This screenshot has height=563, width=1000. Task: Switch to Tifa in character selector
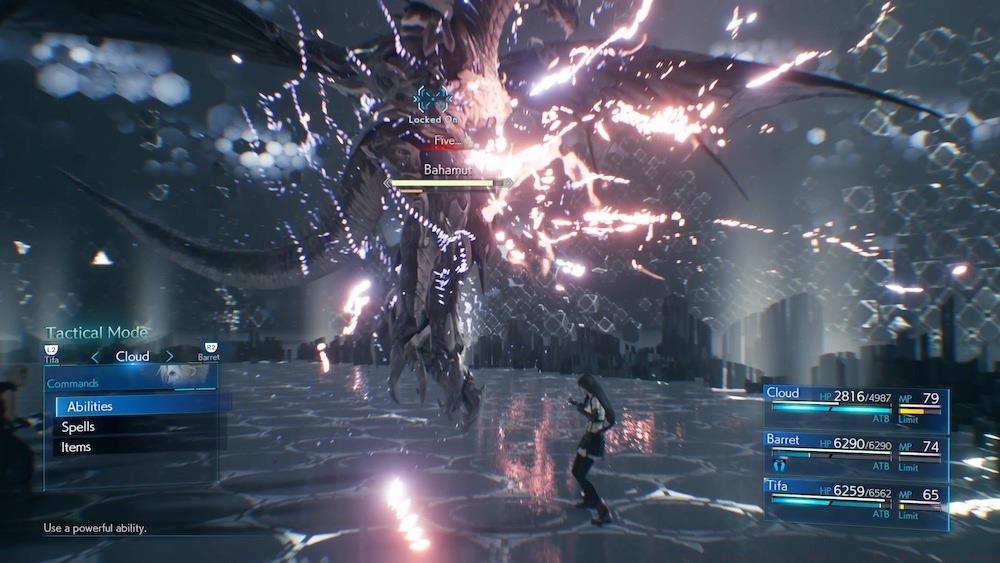pyautogui.click(x=52, y=352)
